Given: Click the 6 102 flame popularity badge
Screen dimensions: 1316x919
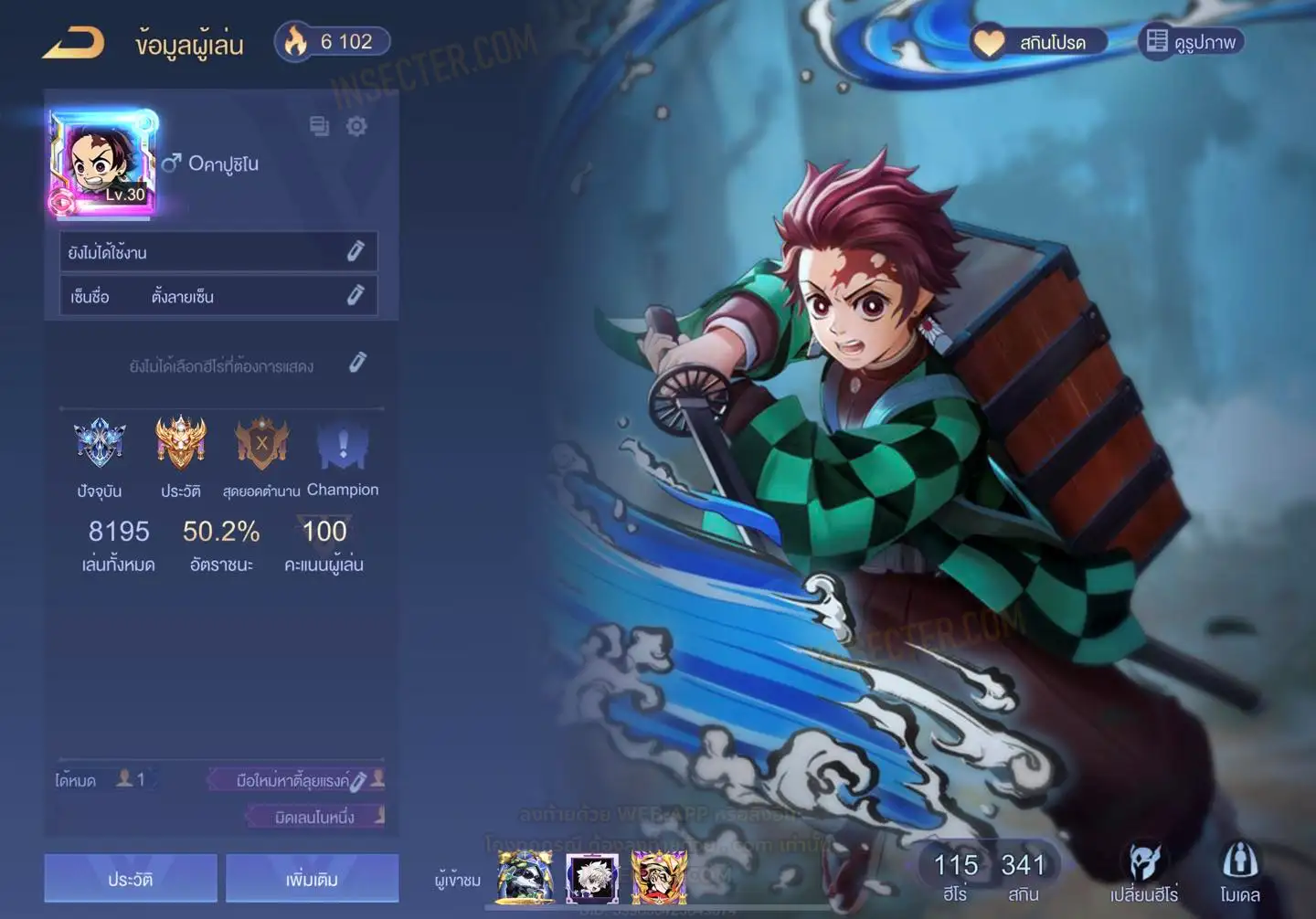Looking at the screenshot, I should (333, 42).
